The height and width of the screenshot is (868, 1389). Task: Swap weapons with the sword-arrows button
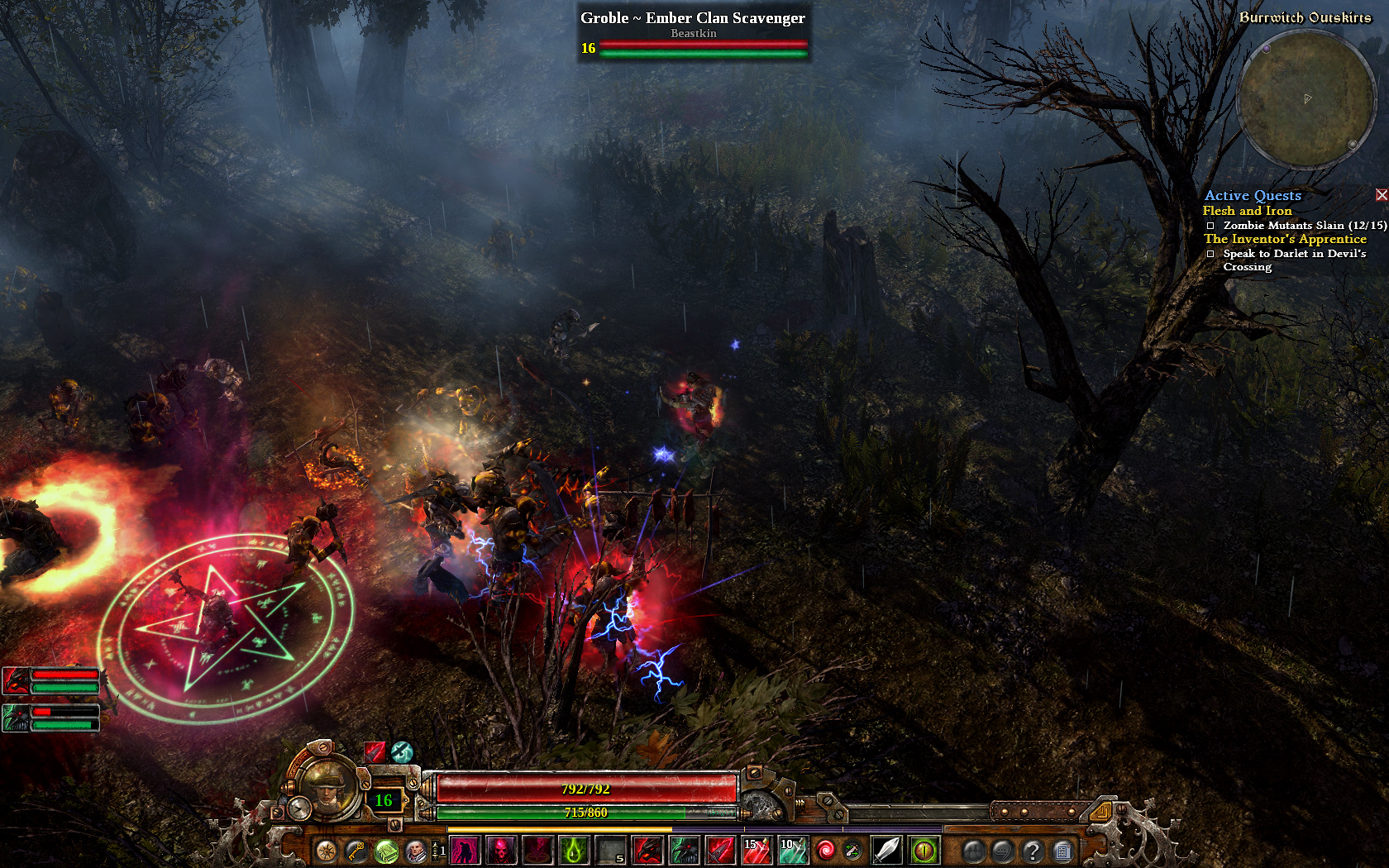tap(852, 850)
